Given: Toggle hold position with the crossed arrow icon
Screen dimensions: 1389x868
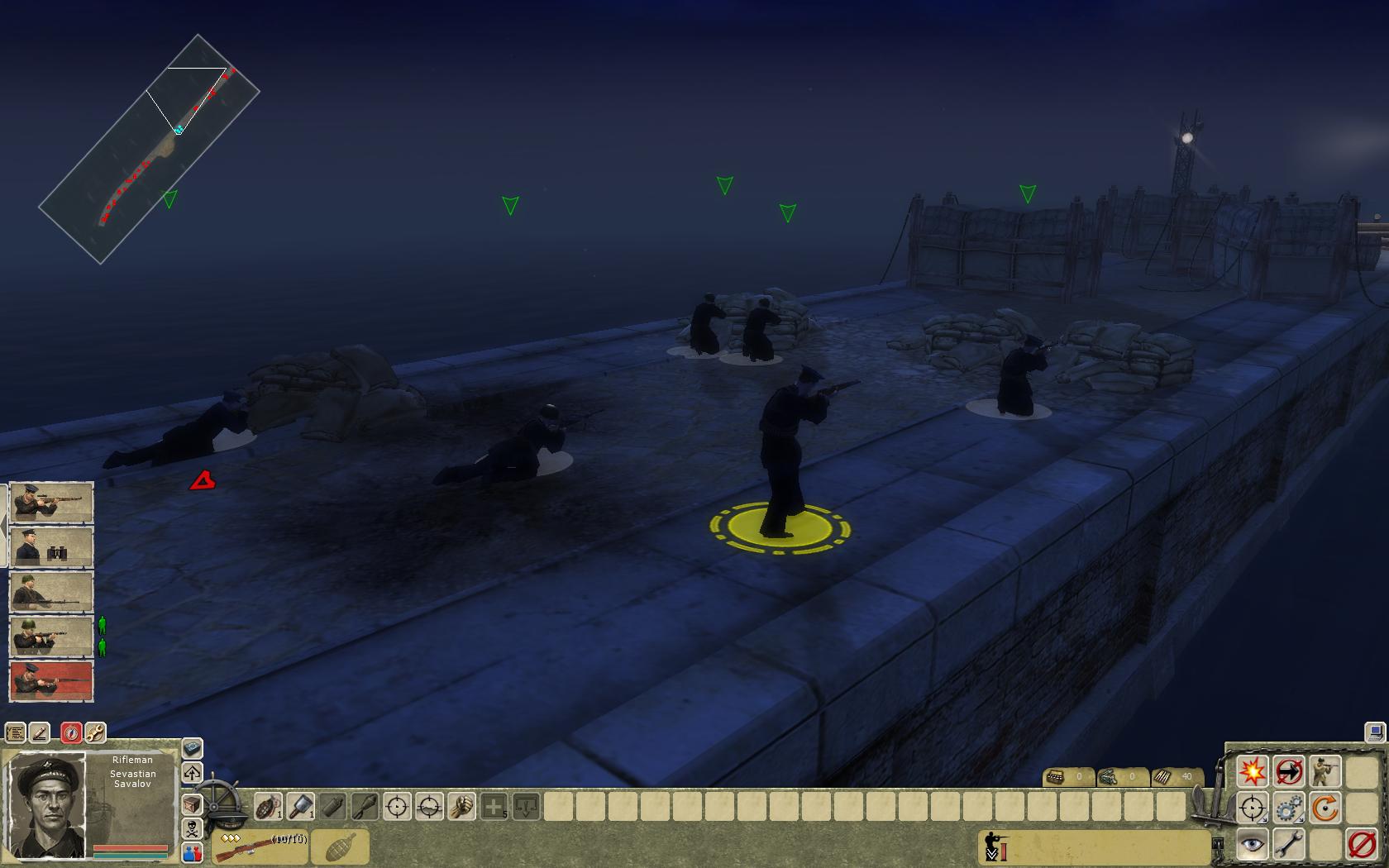Looking at the screenshot, I should pos(1289,770).
